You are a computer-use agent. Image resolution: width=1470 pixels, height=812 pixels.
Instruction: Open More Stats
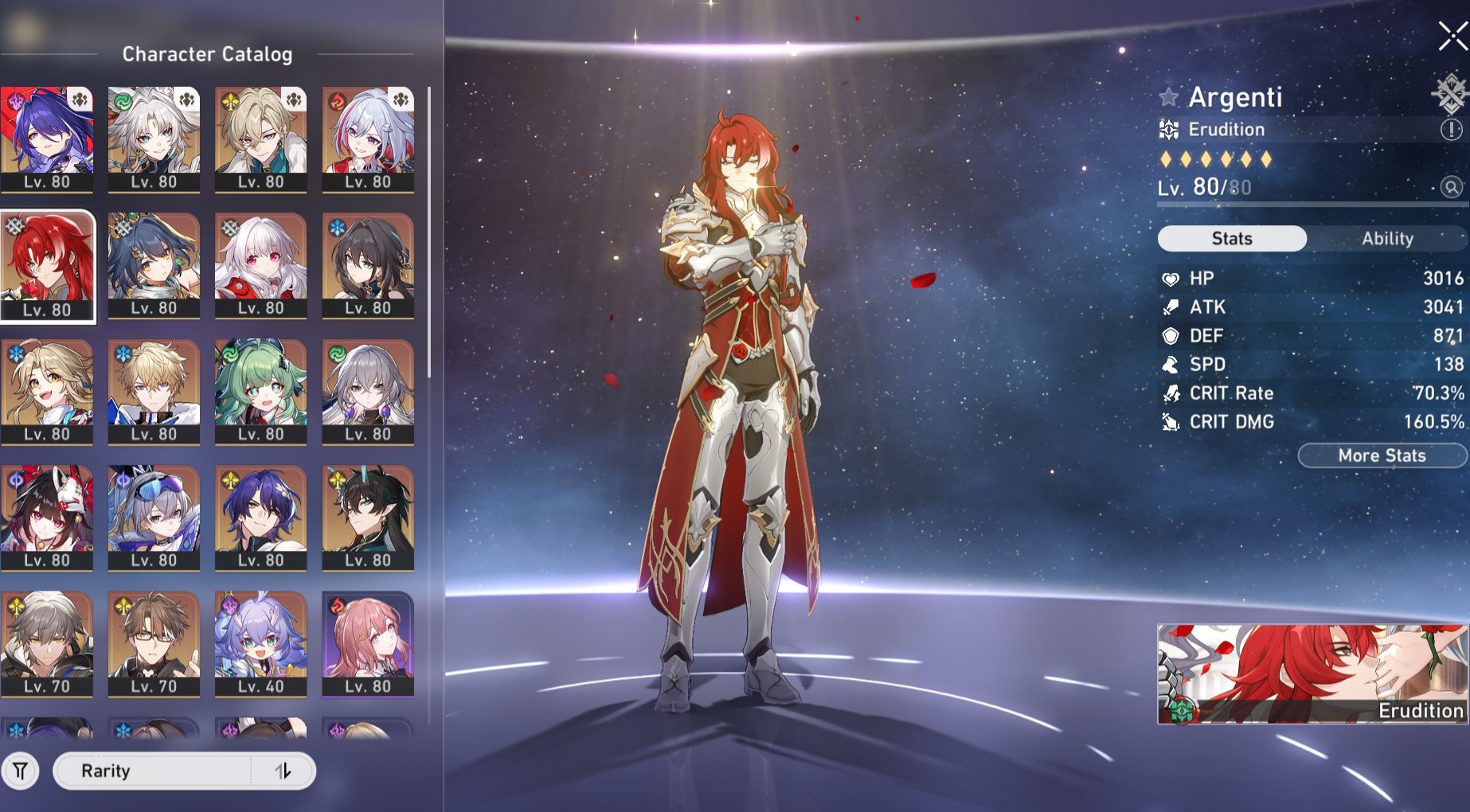tap(1381, 455)
